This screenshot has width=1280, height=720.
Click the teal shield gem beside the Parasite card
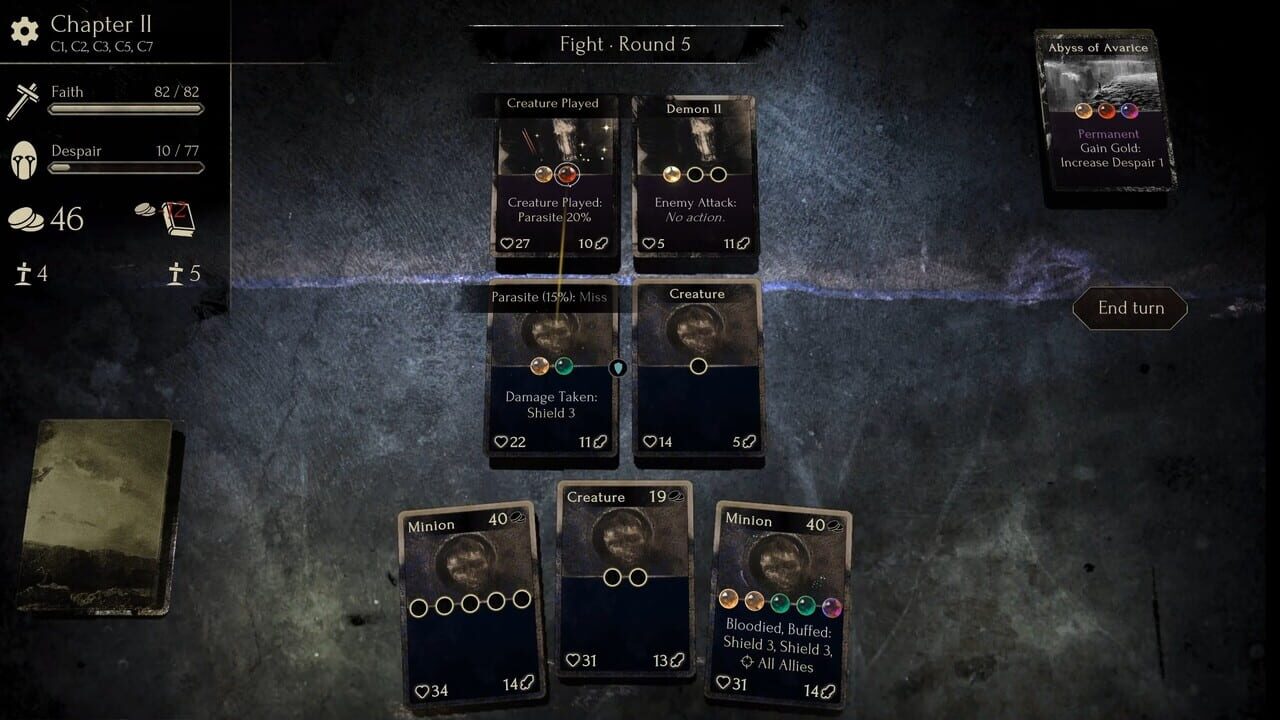pyautogui.click(x=617, y=368)
